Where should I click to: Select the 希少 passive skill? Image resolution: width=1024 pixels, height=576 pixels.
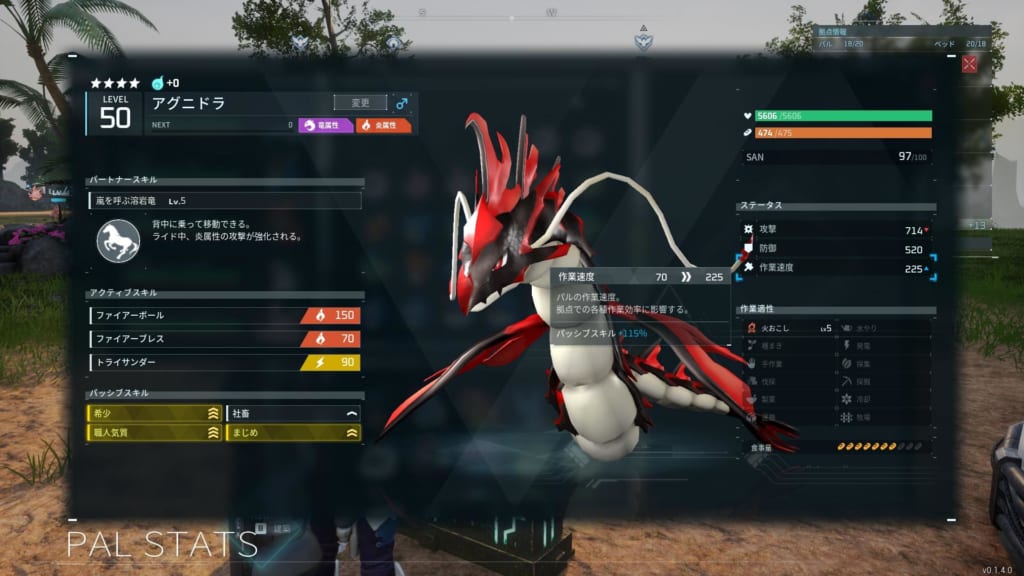click(x=154, y=412)
